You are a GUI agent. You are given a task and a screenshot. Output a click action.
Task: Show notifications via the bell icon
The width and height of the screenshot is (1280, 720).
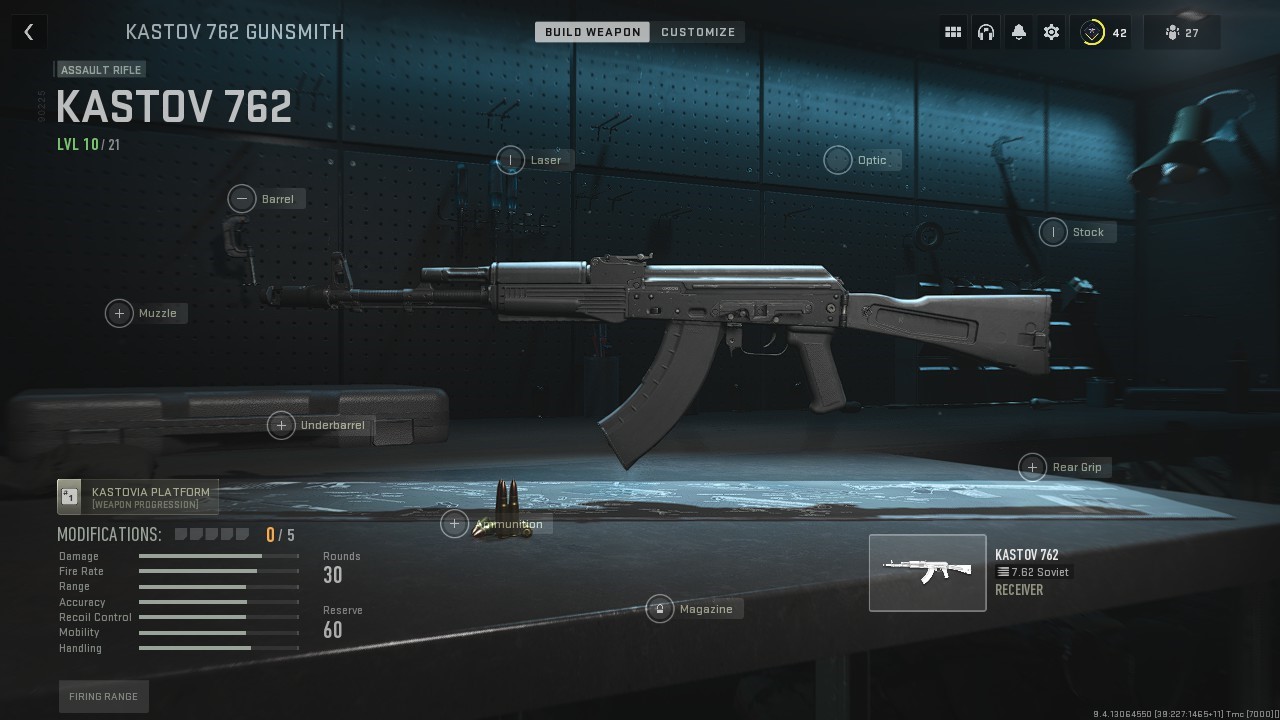coord(1018,32)
